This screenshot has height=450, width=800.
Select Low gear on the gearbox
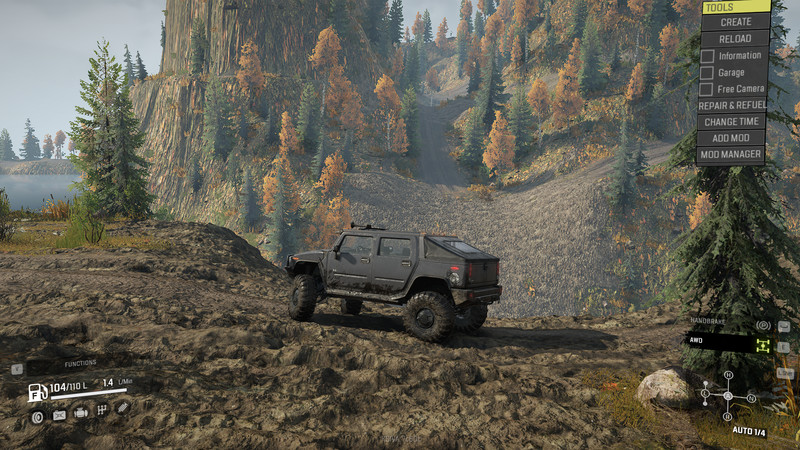704,396
